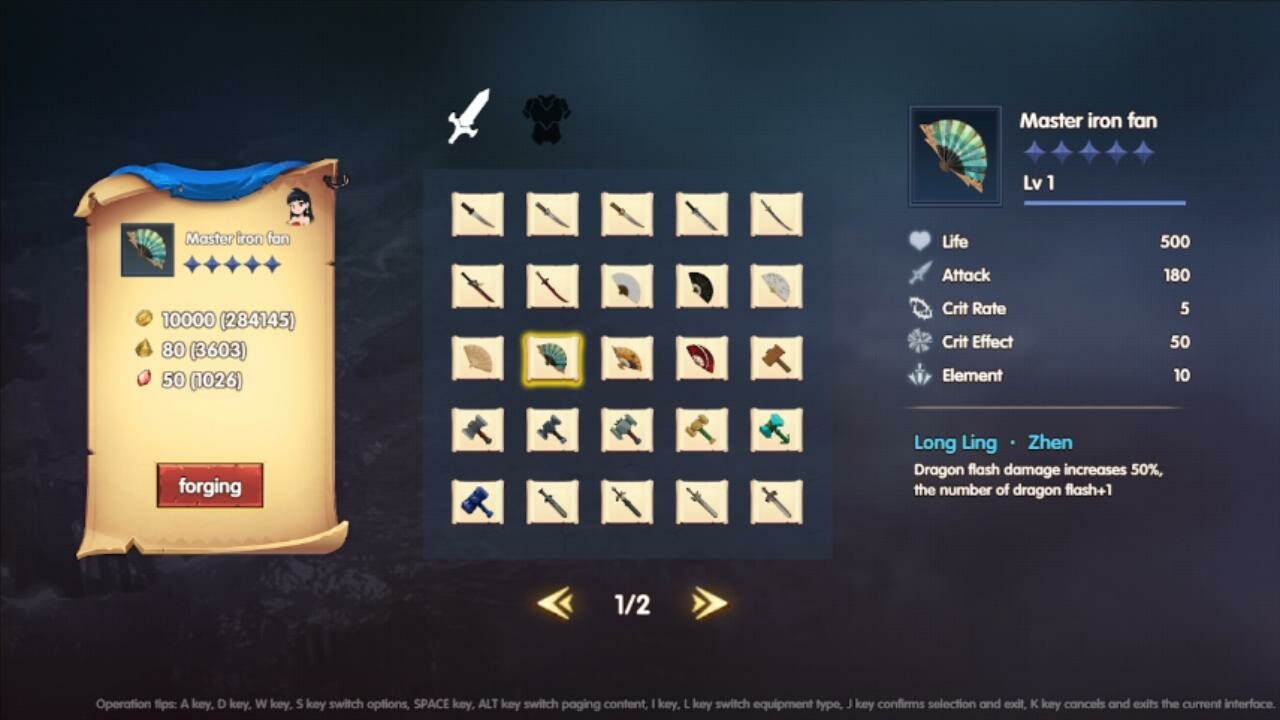The width and height of the screenshot is (1280, 720).
Task: Click the Long Ling skill name
Action: [x=952, y=441]
